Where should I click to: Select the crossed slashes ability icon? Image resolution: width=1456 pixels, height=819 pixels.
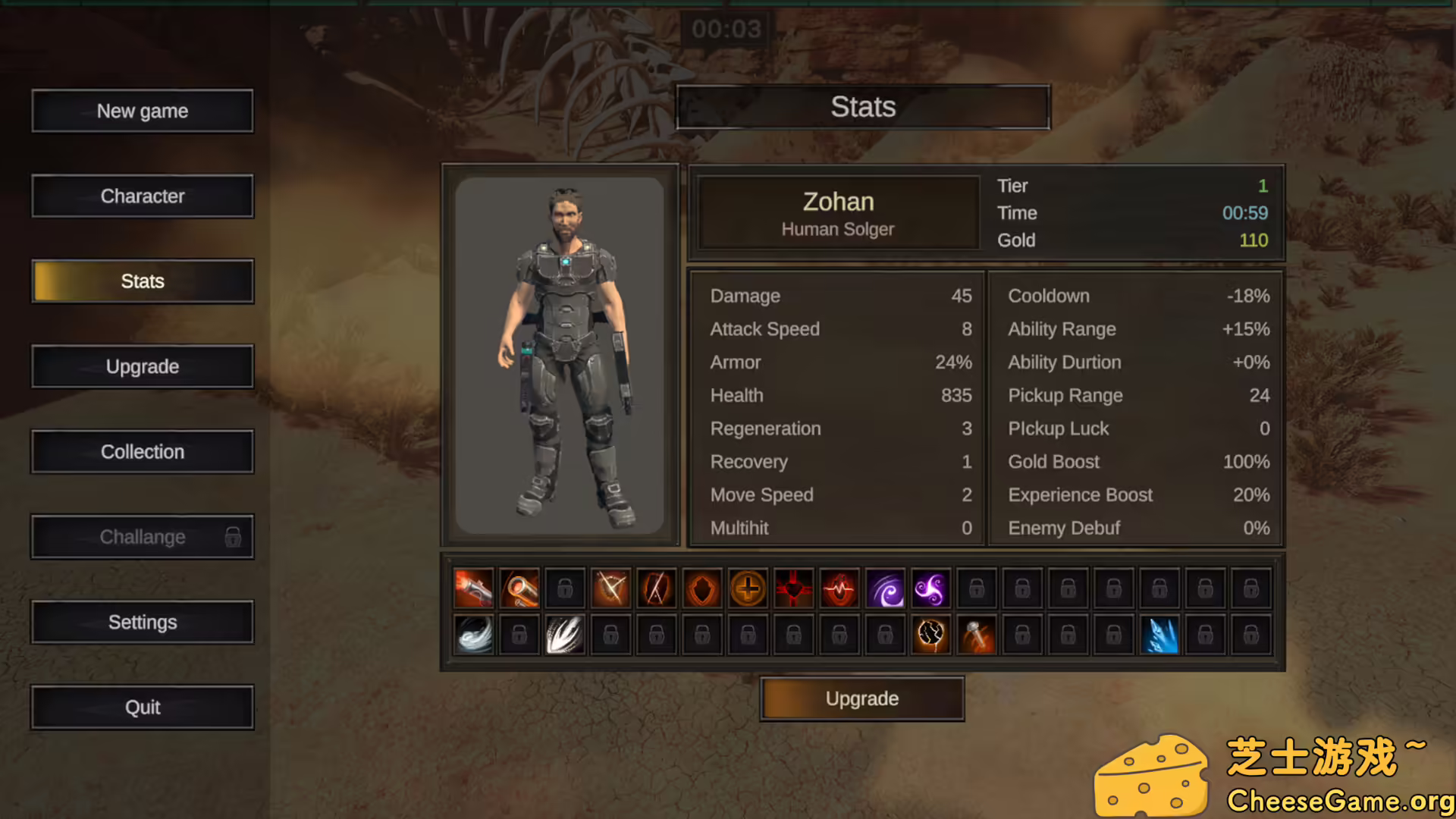point(610,588)
